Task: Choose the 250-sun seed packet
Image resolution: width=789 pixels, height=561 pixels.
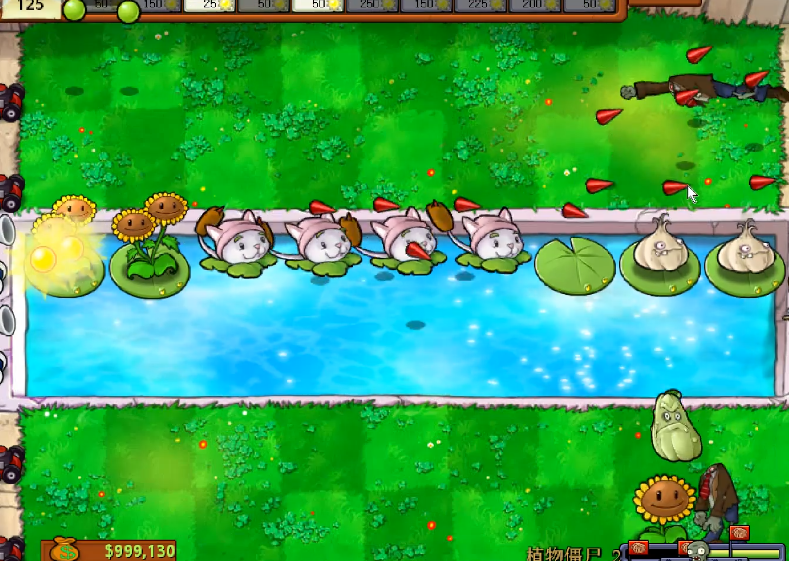Action: click(371, 6)
